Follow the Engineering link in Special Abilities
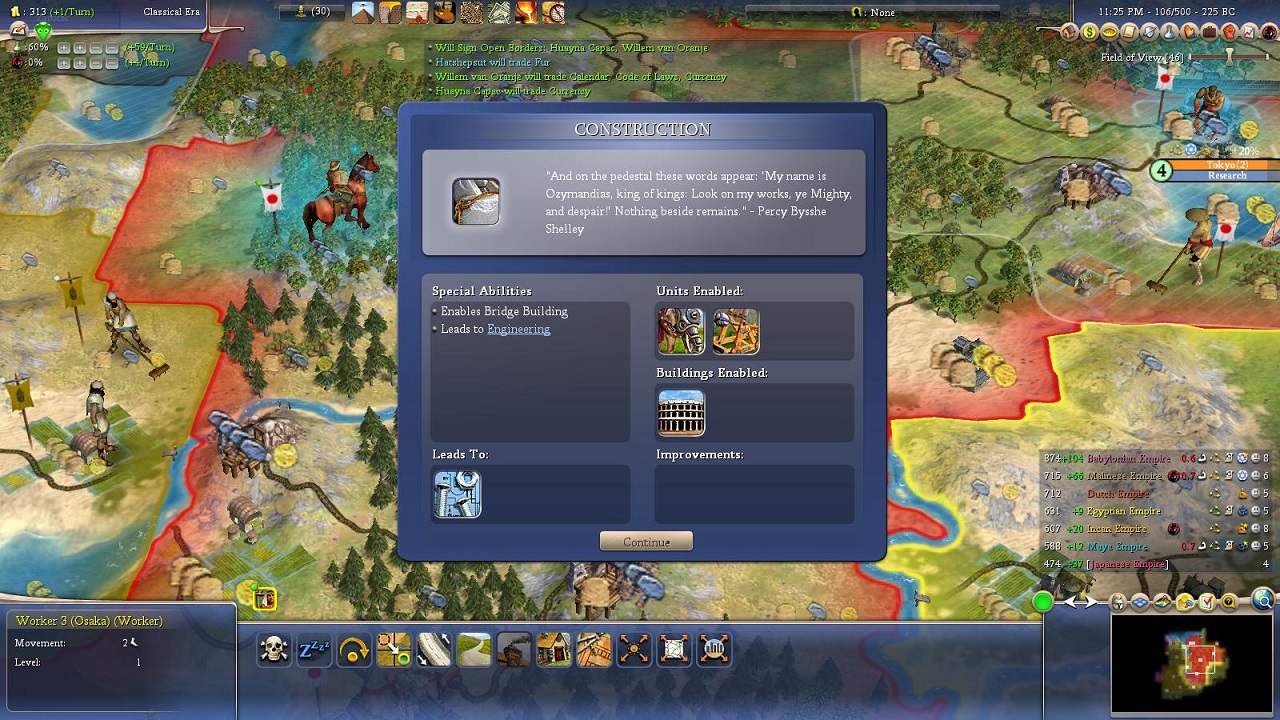The width and height of the screenshot is (1280, 720). pyautogui.click(x=518, y=329)
